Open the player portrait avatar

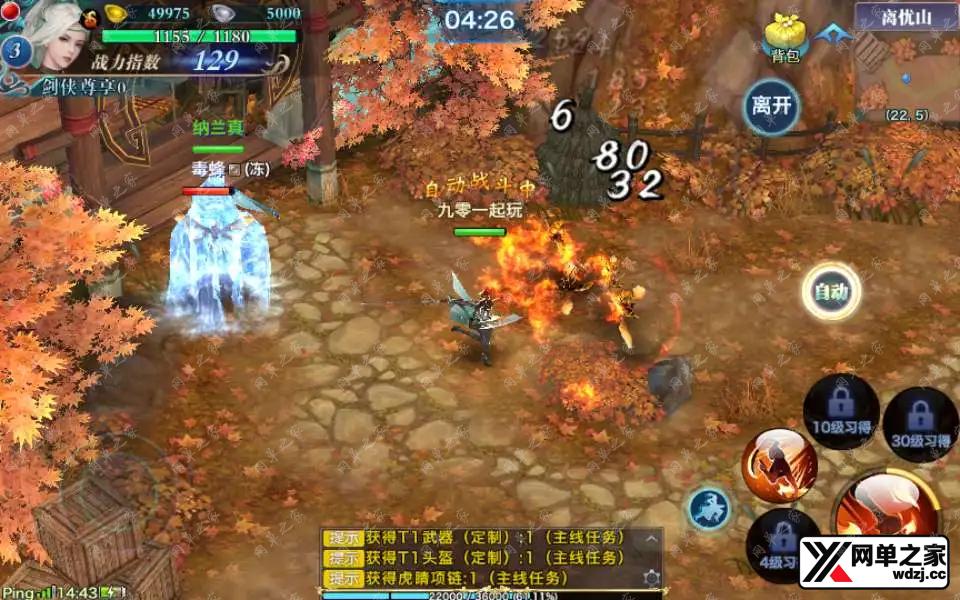pyautogui.click(x=48, y=35)
